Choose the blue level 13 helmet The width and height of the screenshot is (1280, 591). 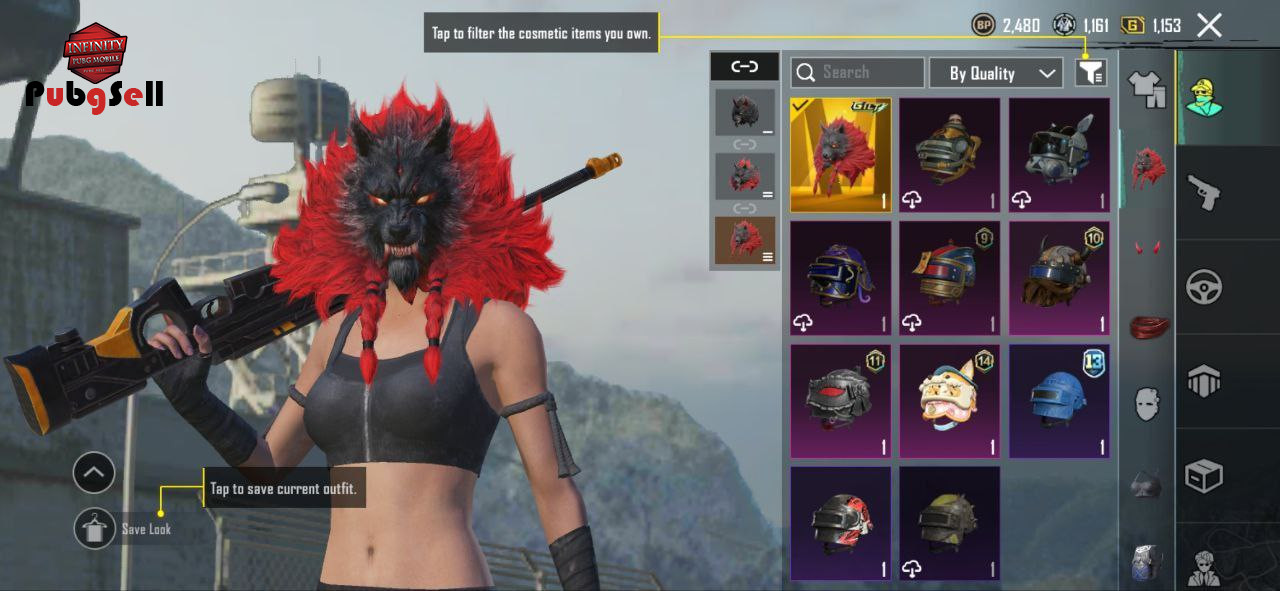(x=1059, y=401)
